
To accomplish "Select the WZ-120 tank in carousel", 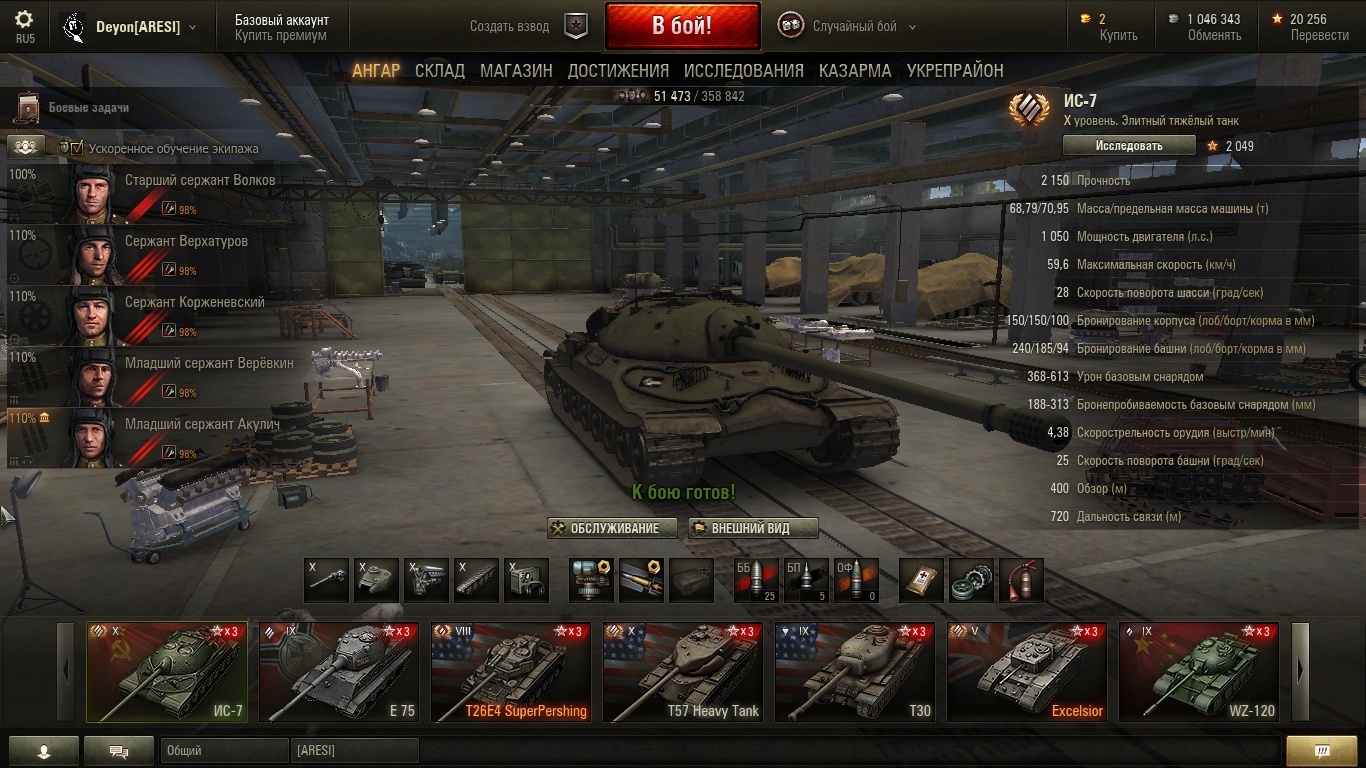I will [x=1199, y=672].
